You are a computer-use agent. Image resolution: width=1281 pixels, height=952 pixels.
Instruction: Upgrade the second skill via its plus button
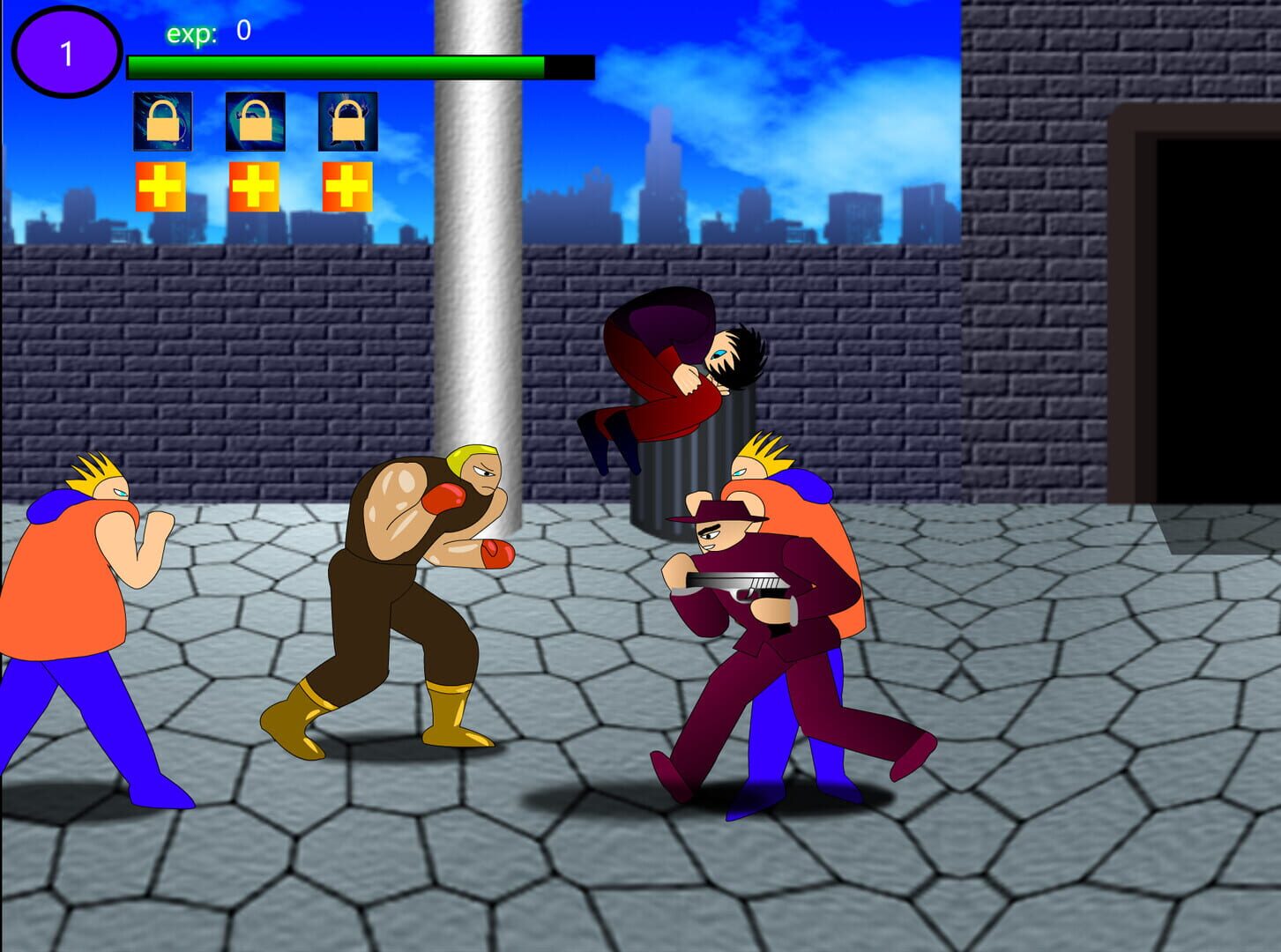pyautogui.click(x=254, y=186)
